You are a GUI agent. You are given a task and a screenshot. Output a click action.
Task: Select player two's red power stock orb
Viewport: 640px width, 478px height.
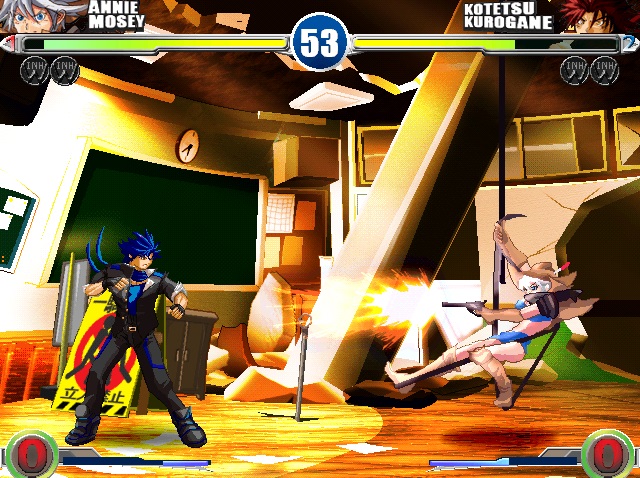tap(609, 453)
